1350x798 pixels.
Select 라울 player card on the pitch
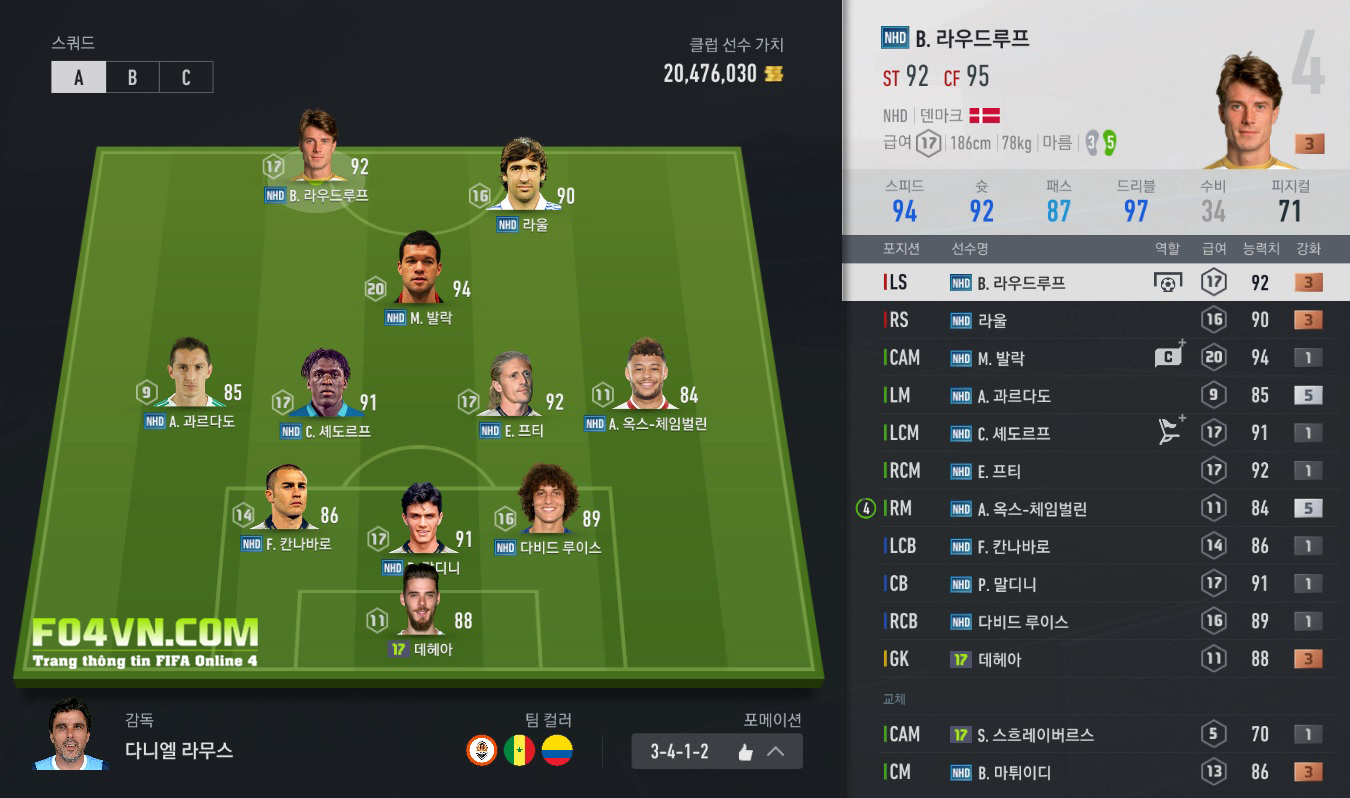(523, 177)
